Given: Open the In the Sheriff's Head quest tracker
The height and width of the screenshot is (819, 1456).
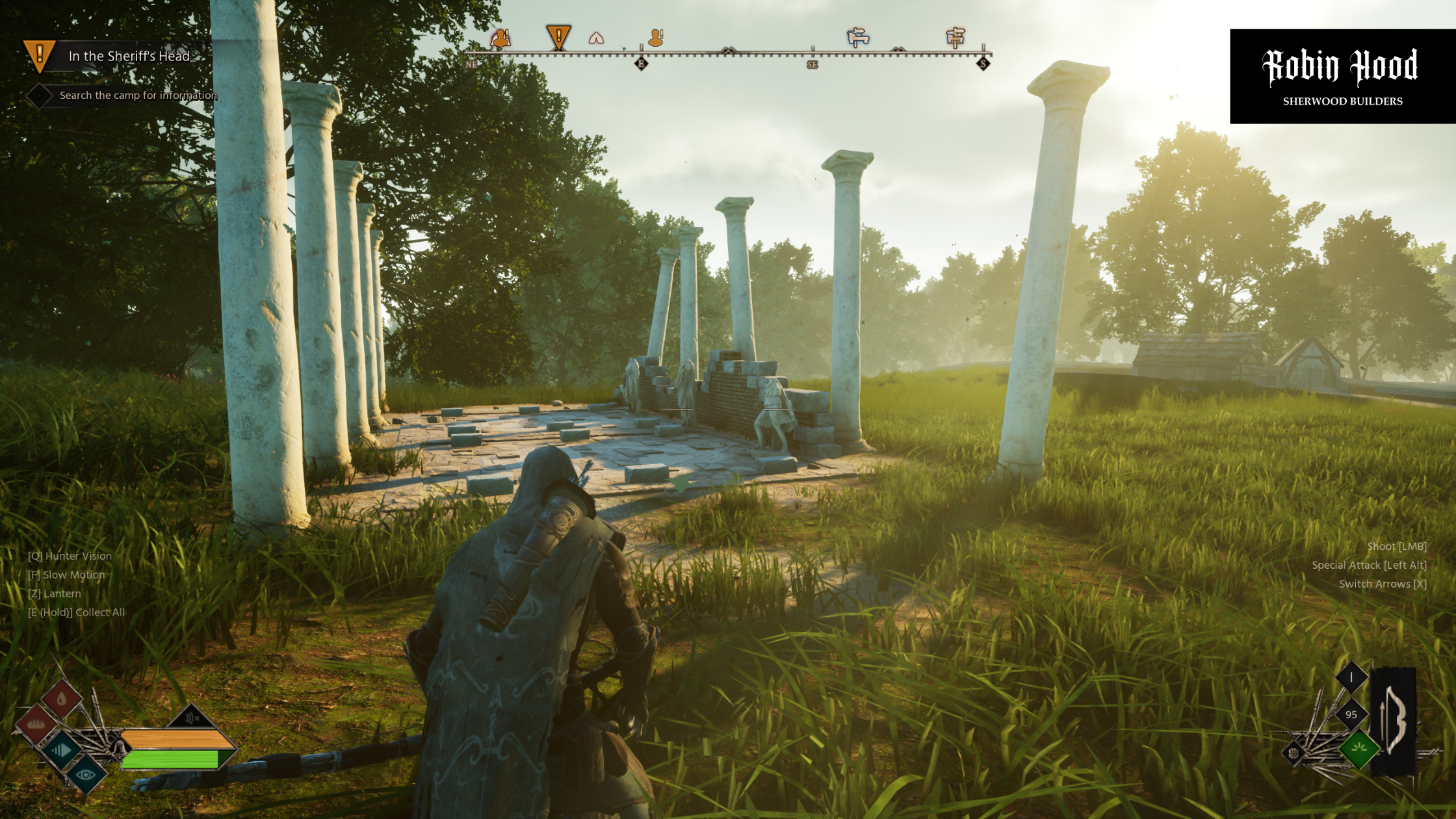Looking at the screenshot, I should 129,57.
